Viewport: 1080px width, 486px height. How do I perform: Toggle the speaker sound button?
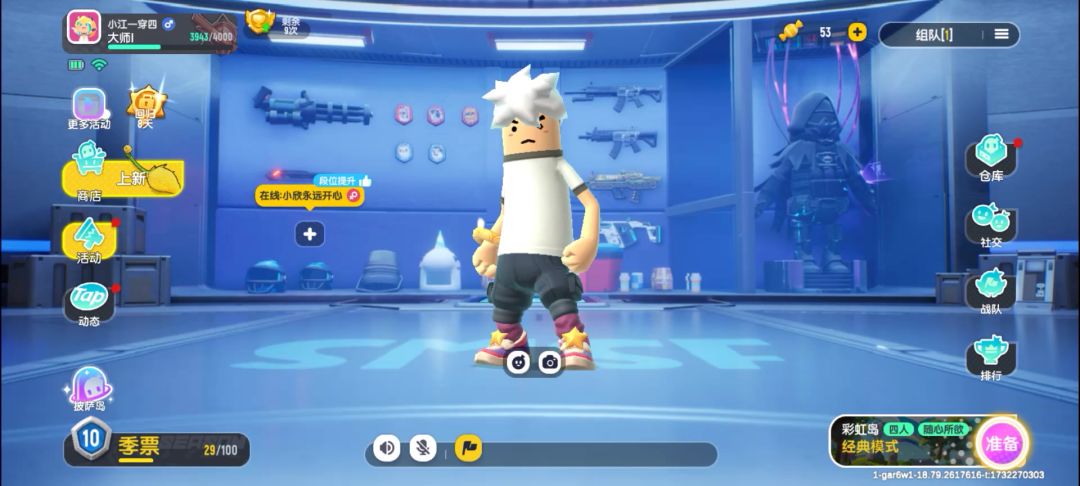tap(387, 448)
